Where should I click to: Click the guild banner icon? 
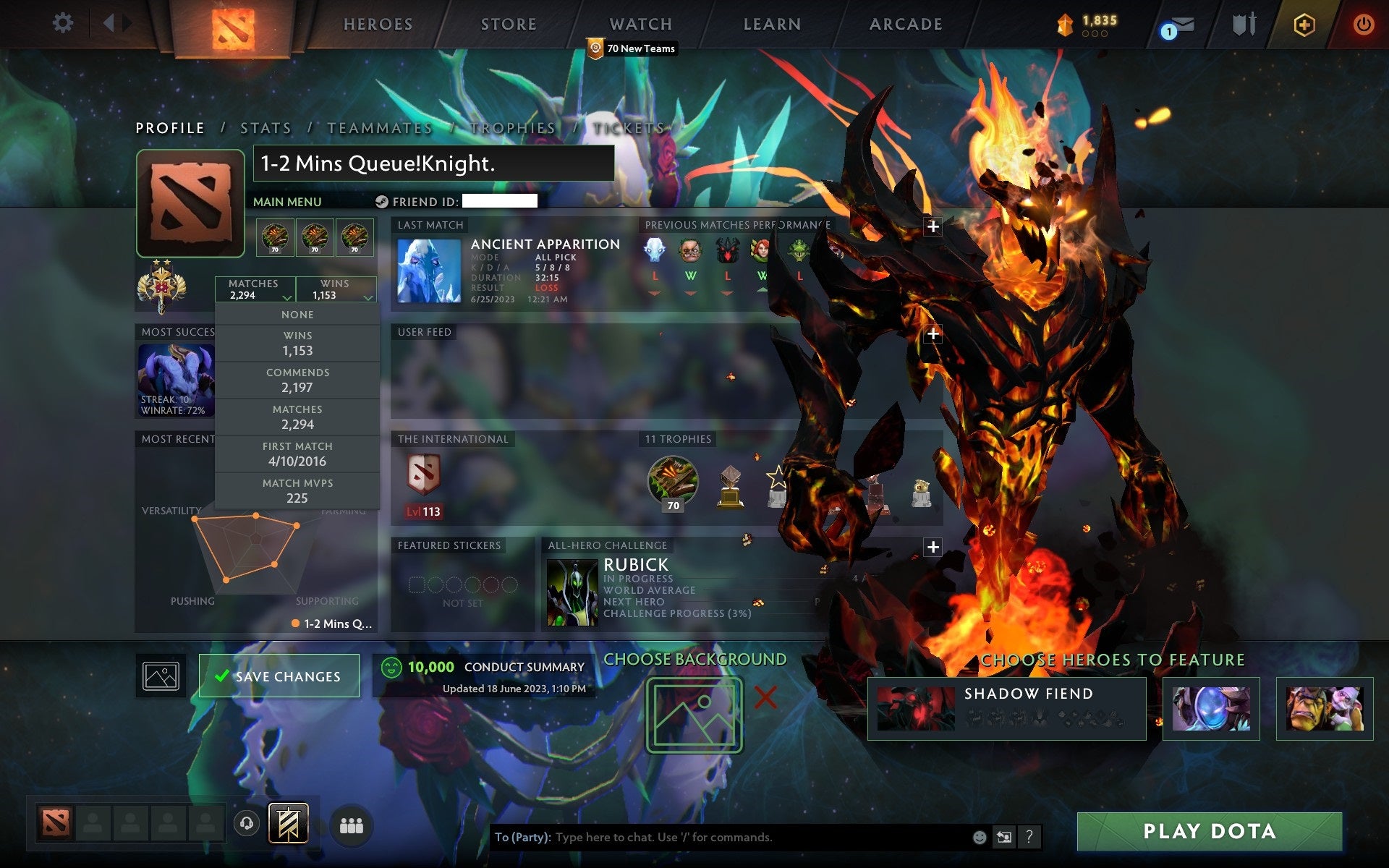(288, 822)
